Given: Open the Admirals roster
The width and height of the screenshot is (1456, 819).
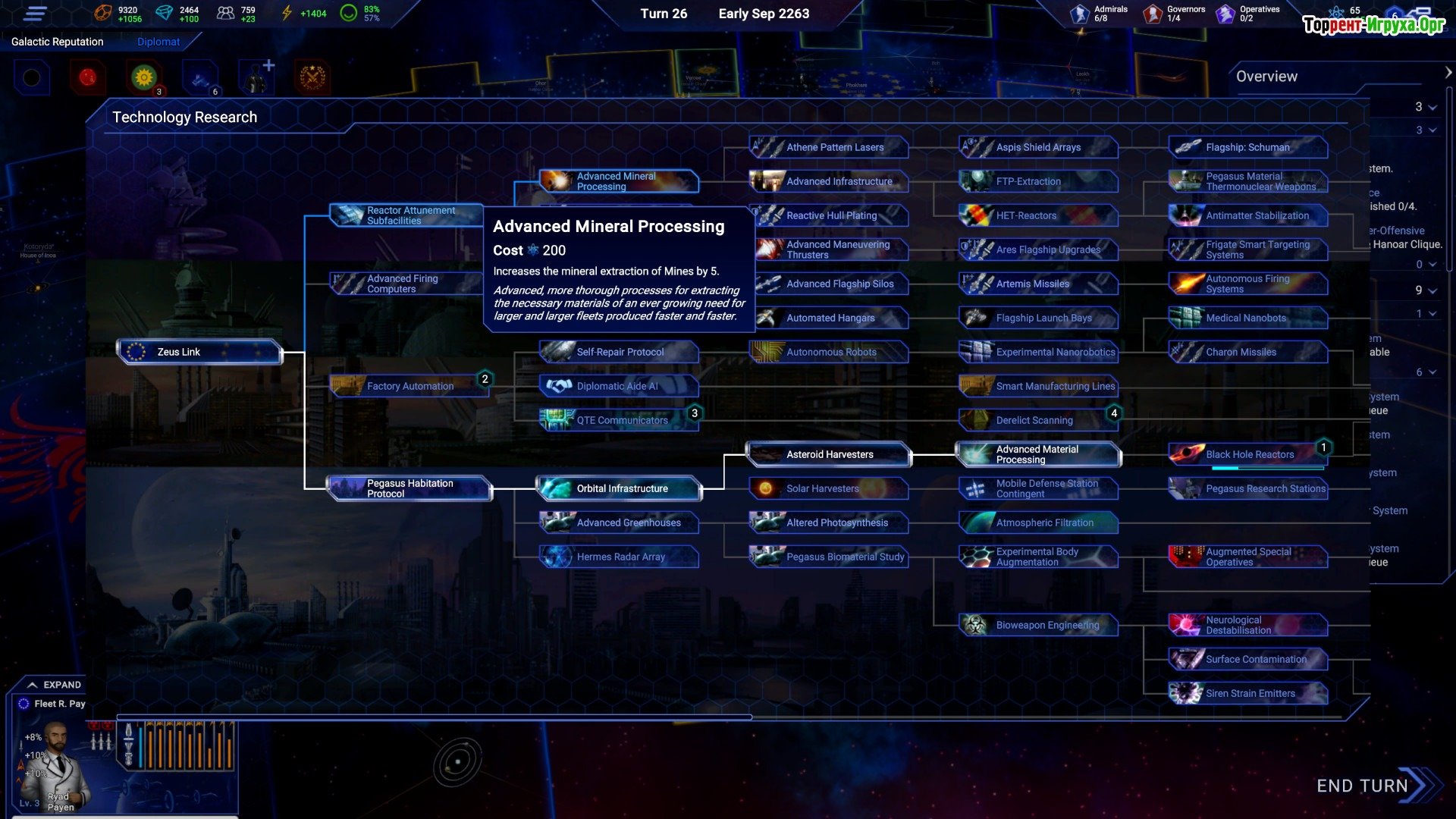Looking at the screenshot, I should pyautogui.click(x=1100, y=14).
